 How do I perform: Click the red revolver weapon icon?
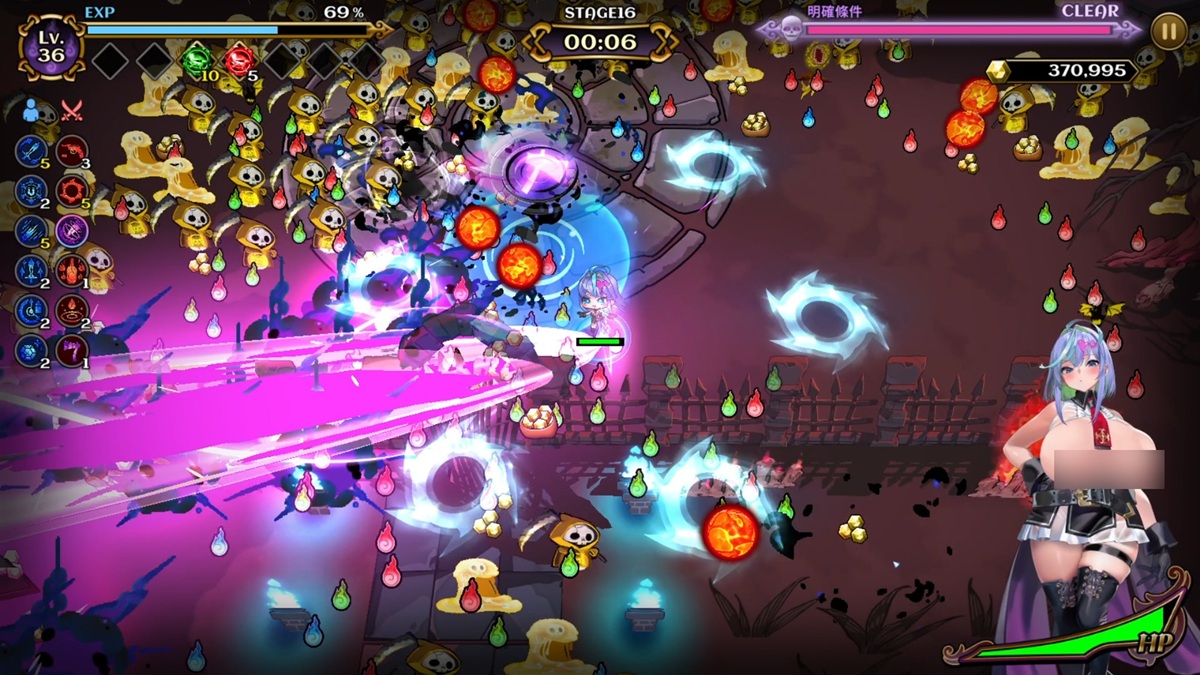(72, 151)
